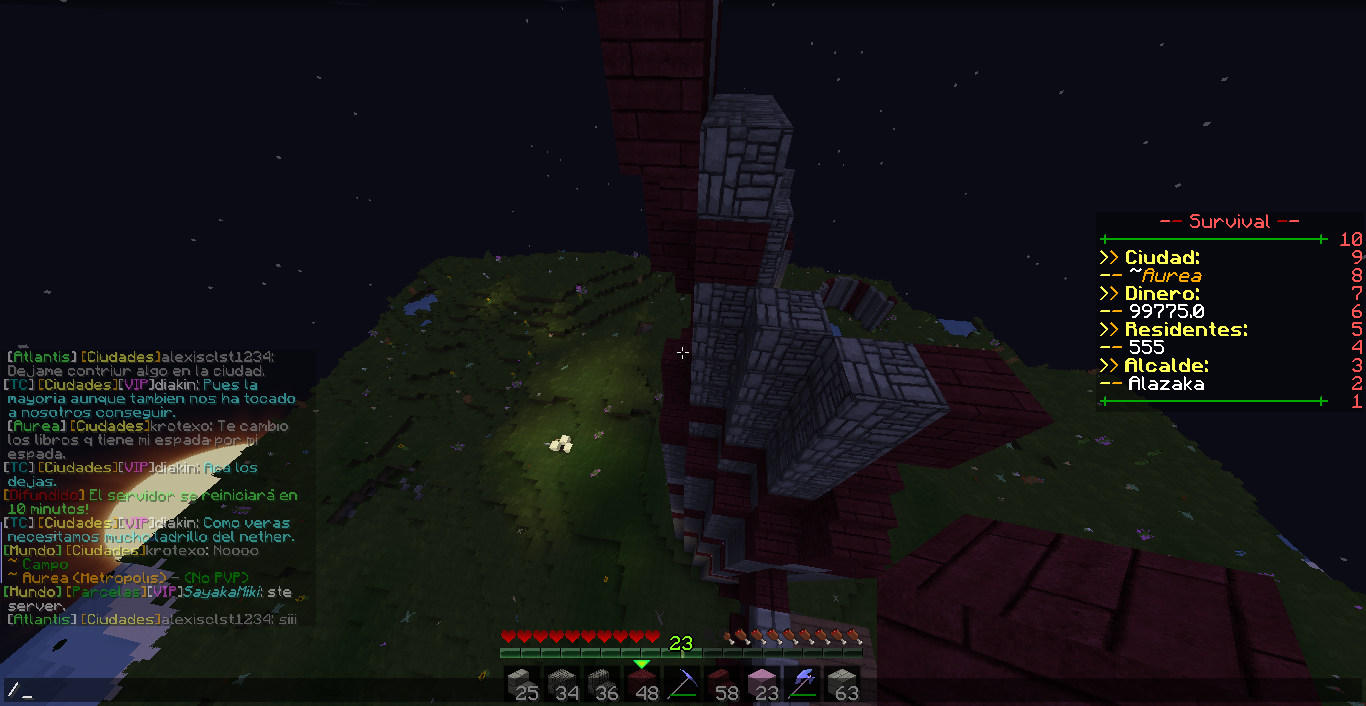
Task: Equip the diamond axe in the hotbar
Action: [x=802, y=683]
